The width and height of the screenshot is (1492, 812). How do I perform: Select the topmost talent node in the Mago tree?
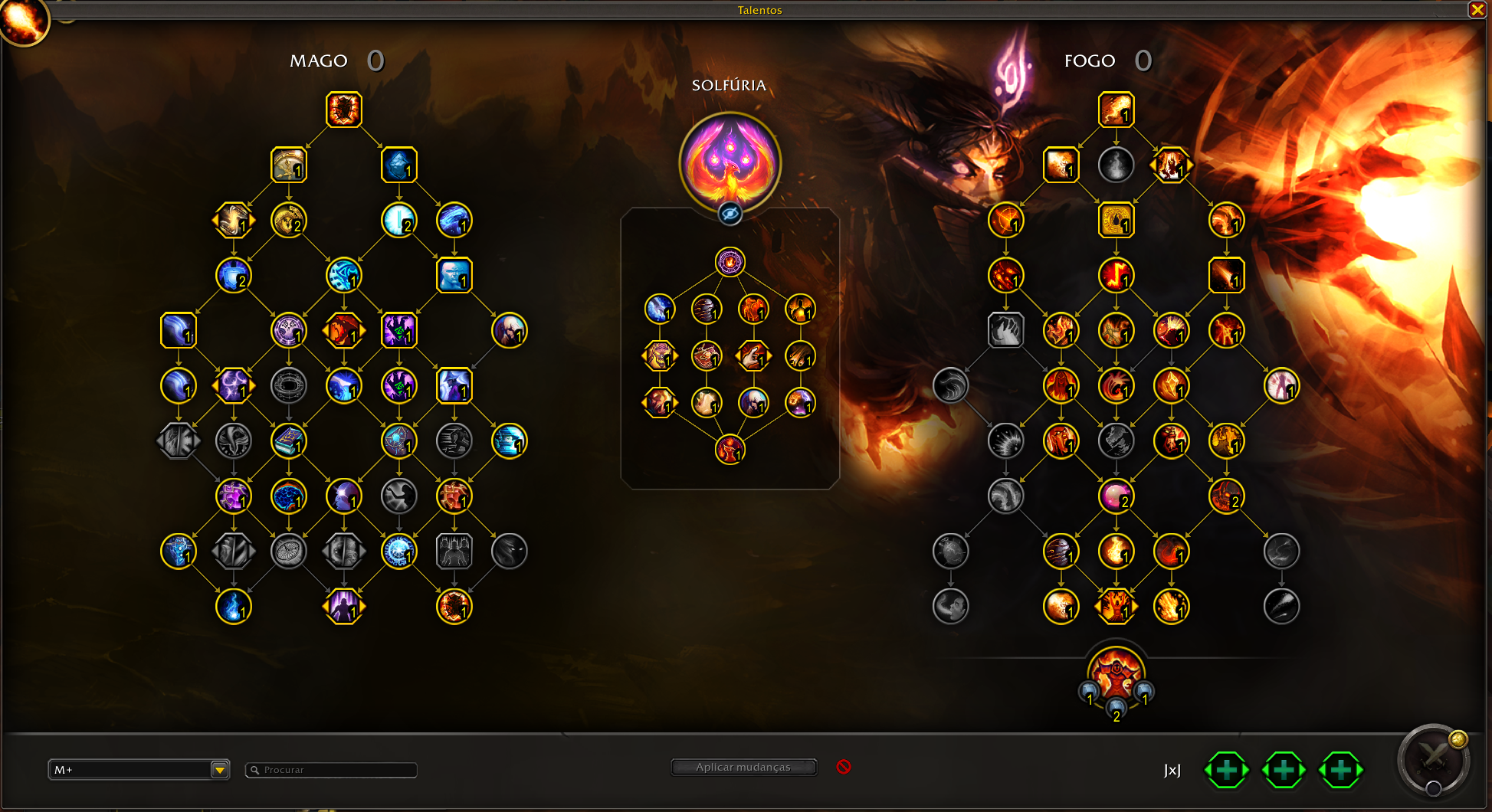(344, 110)
